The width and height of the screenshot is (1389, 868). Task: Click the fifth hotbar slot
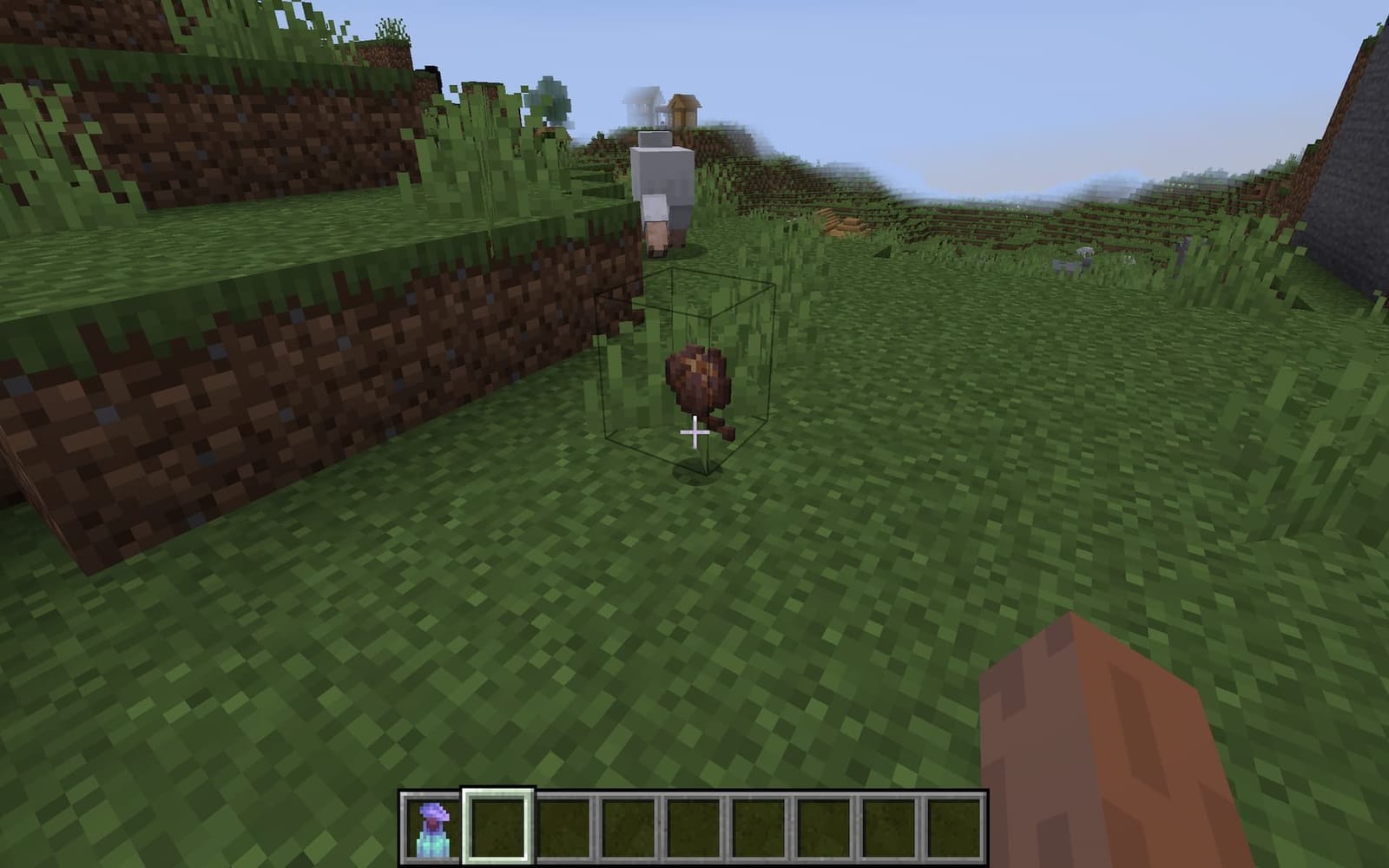click(x=692, y=826)
